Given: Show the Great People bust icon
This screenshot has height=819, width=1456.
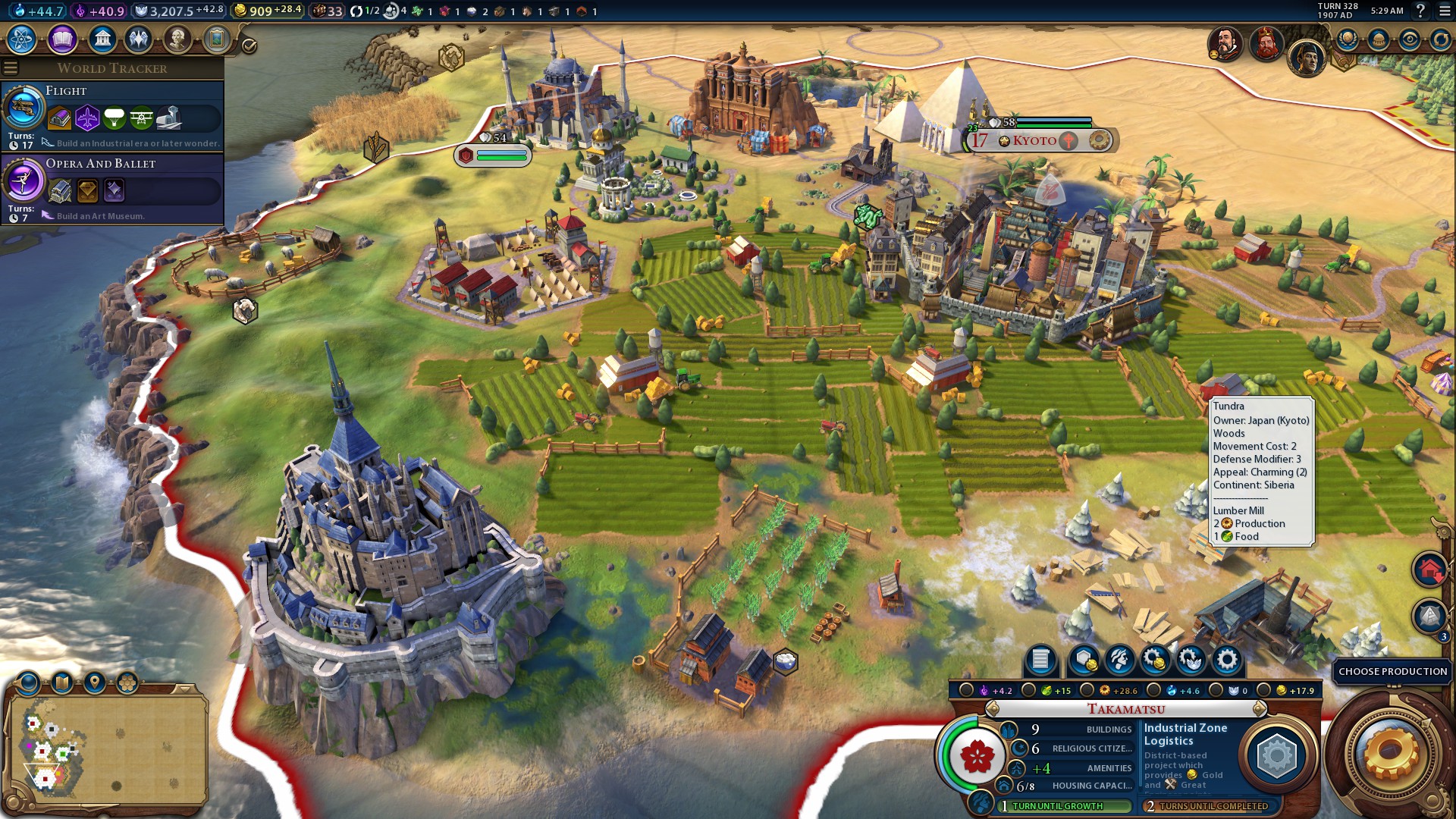Looking at the screenshot, I should coord(177,39).
